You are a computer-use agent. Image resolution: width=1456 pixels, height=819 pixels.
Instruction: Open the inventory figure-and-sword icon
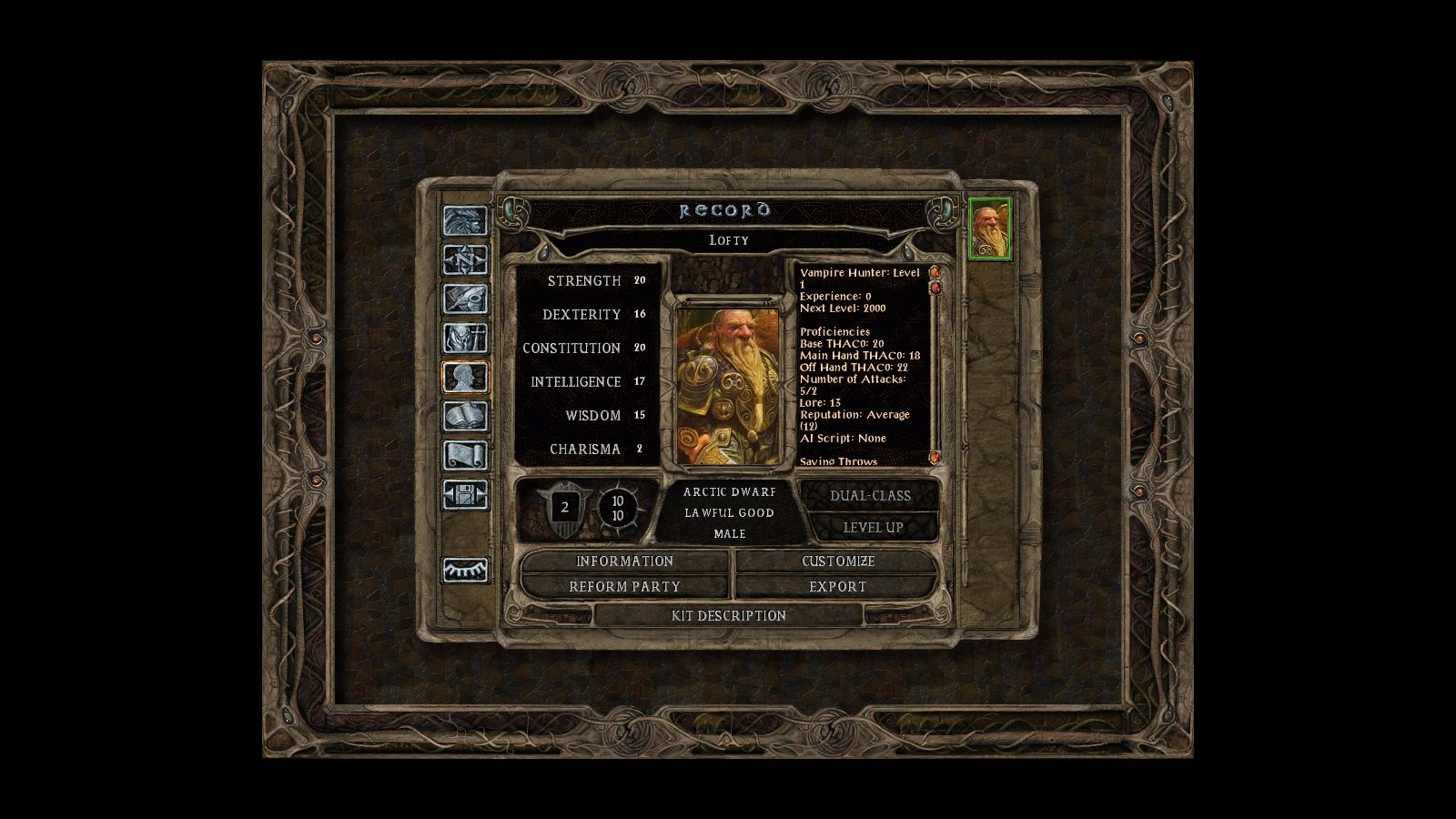(465, 339)
